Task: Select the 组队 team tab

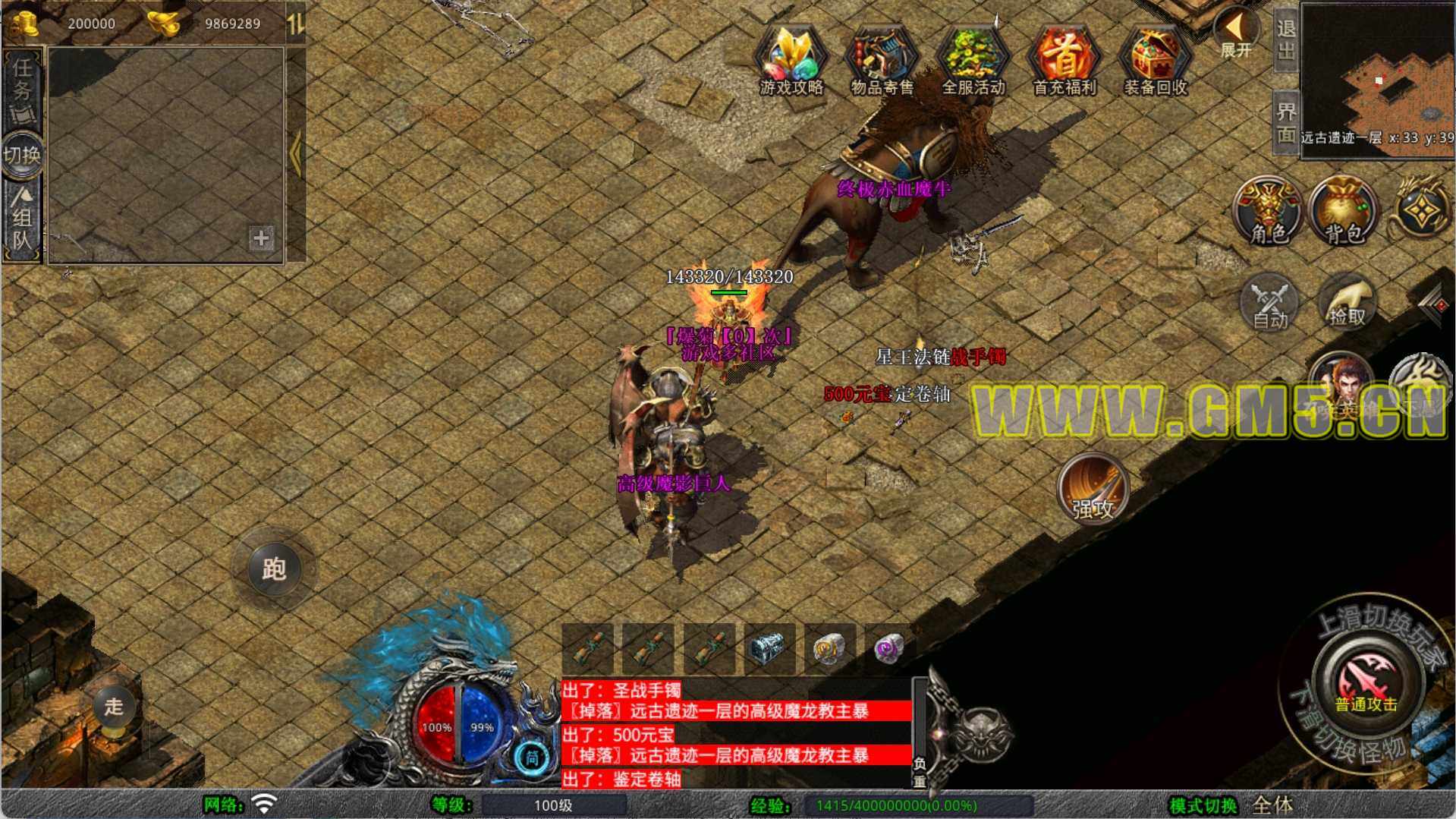Action: 22,220
